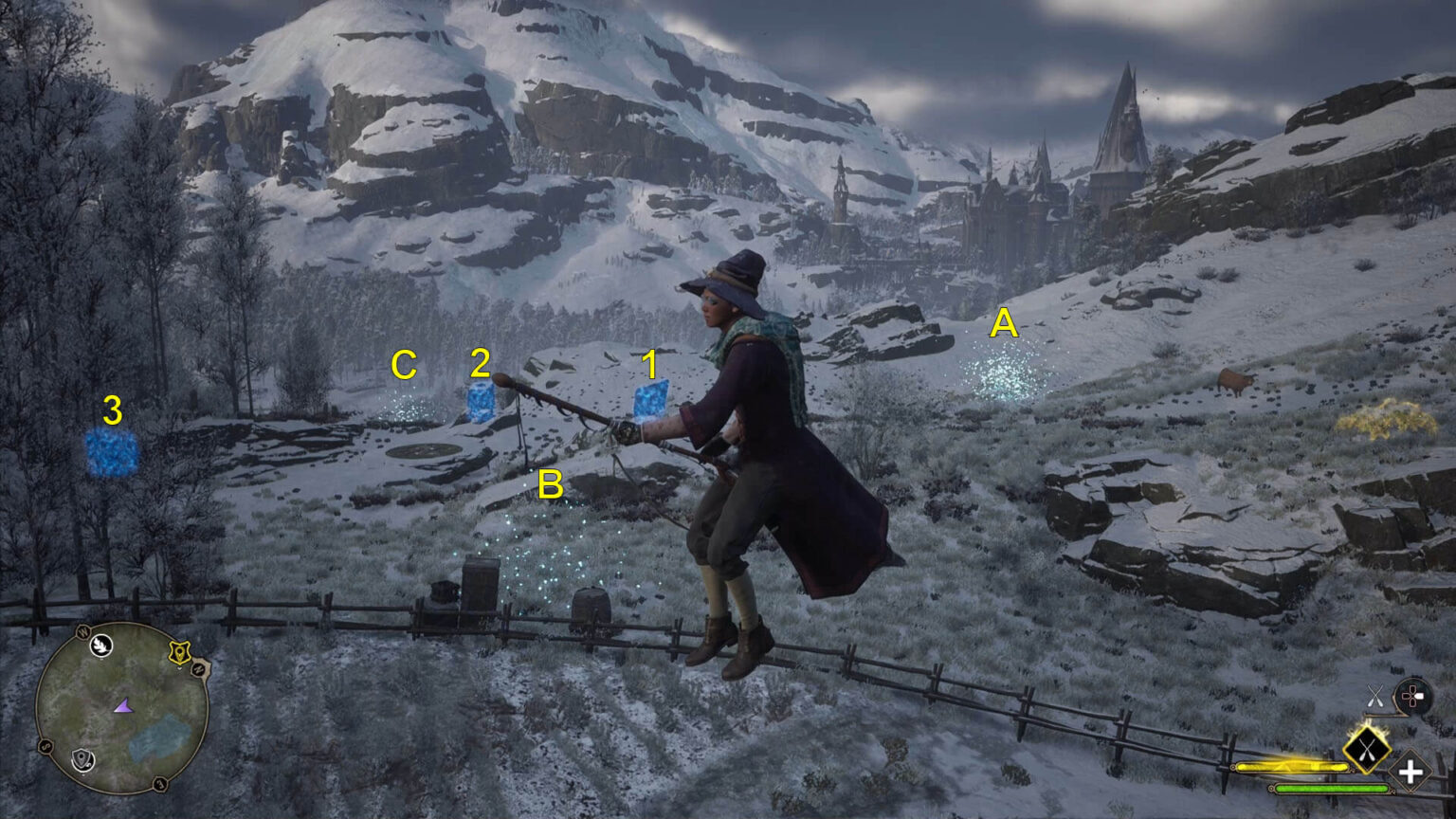Click the leaf ingredient marker on the minimap

pos(101,646)
